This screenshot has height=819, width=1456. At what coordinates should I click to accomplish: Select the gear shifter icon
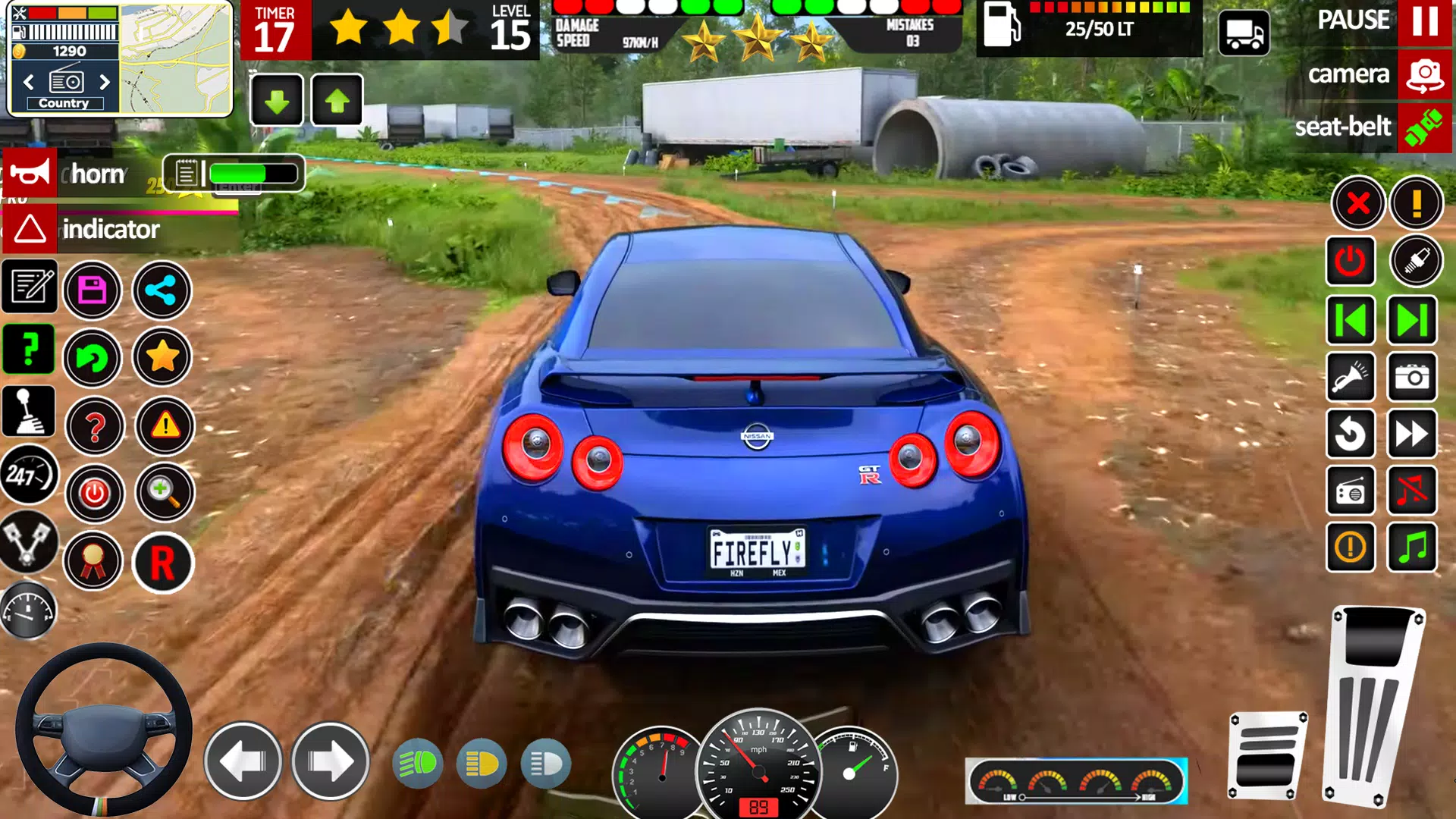(28, 412)
